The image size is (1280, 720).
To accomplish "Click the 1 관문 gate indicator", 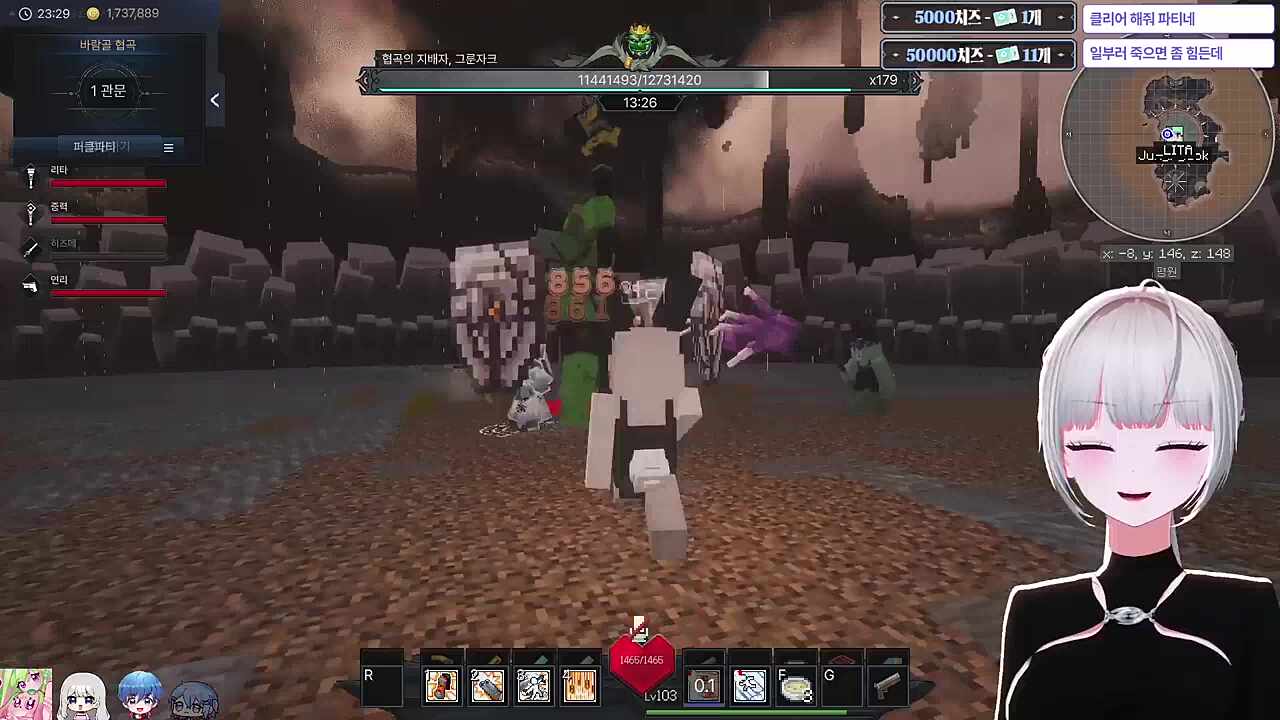I will [x=108, y=91].
